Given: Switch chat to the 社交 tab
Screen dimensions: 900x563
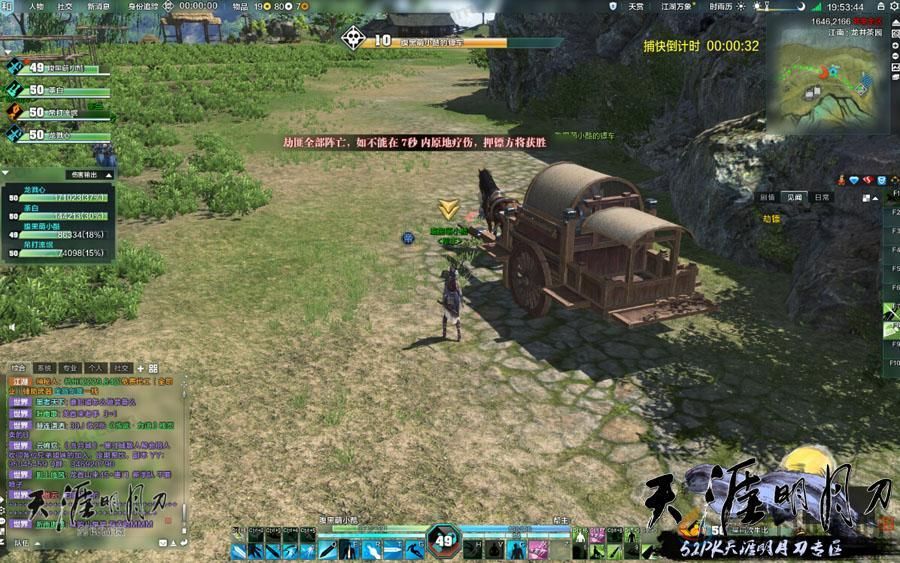Looking at the screenshot, I should [x=122, y=368].
